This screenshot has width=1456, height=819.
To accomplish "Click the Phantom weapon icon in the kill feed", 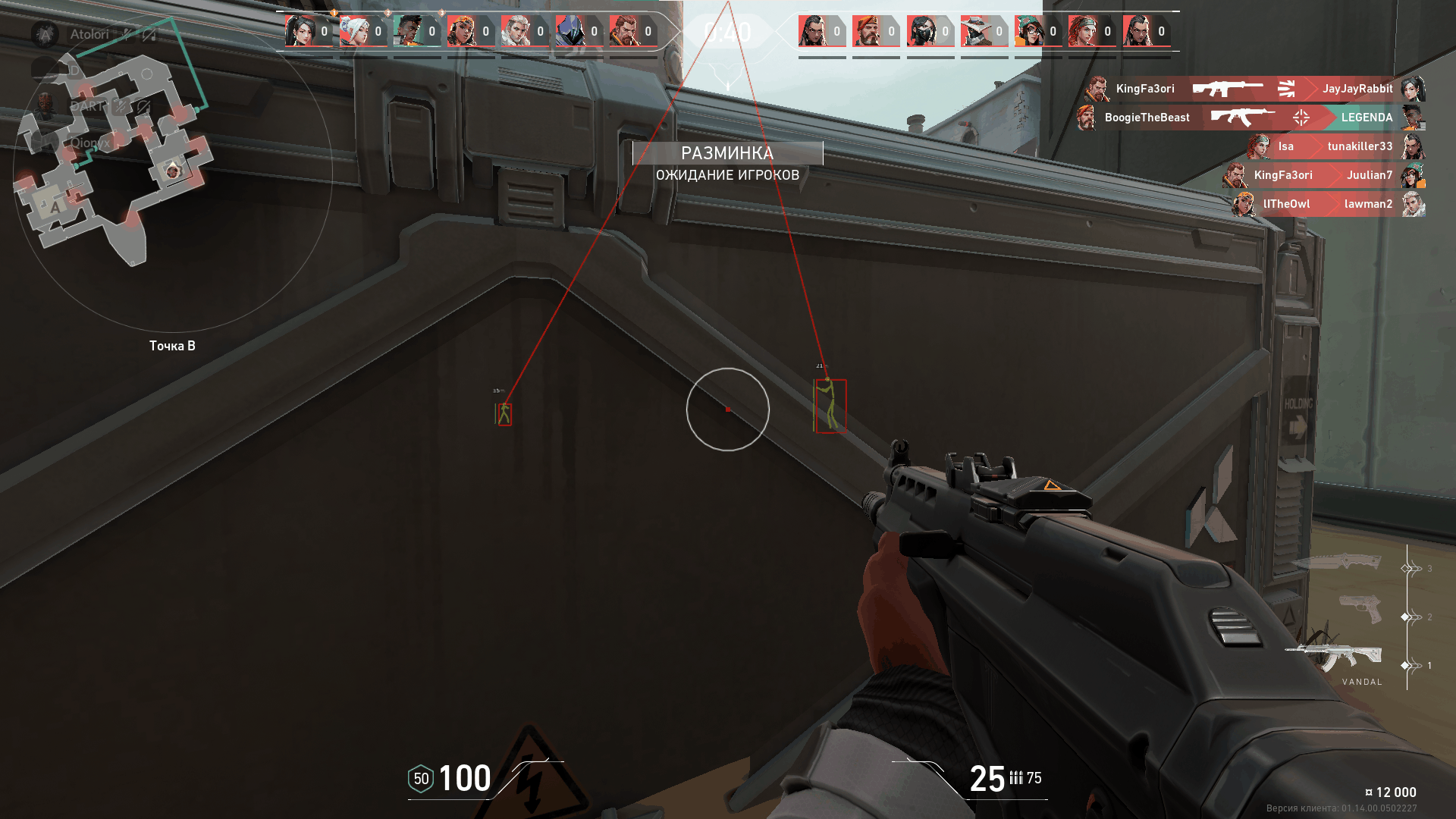I will (1227, 88).
